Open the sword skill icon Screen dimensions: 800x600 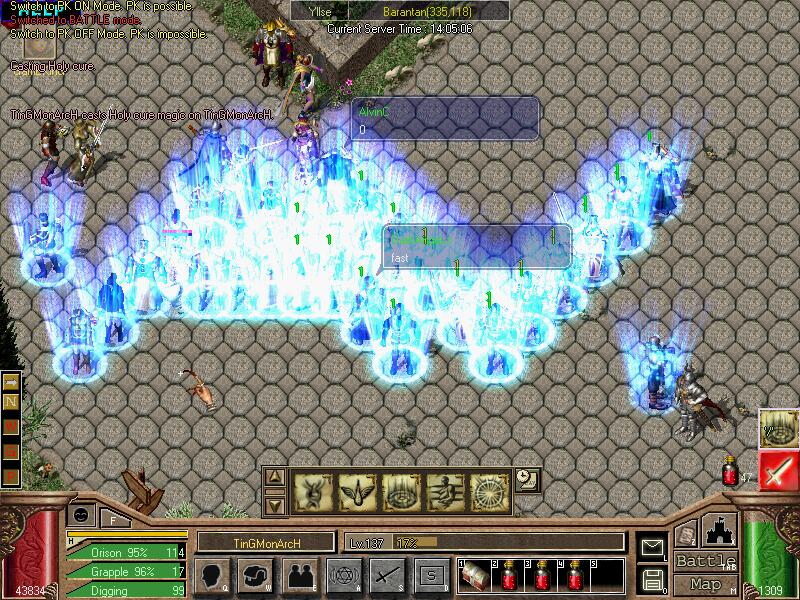tap(387, 575)
